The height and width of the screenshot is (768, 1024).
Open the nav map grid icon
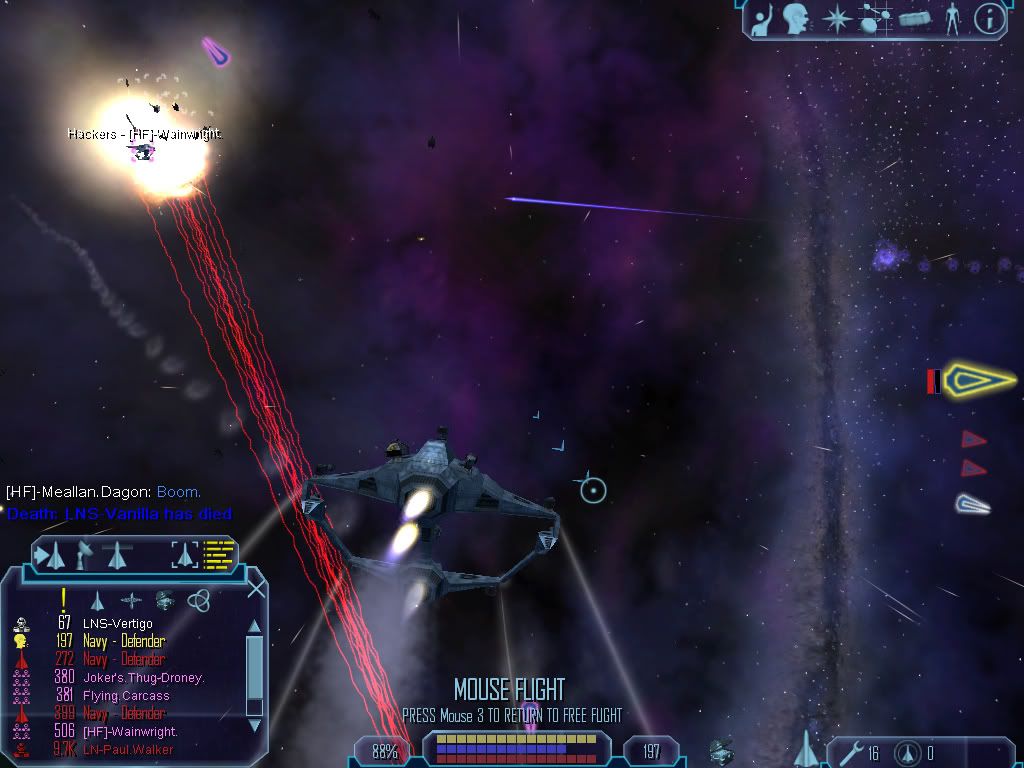click(876, 19)
